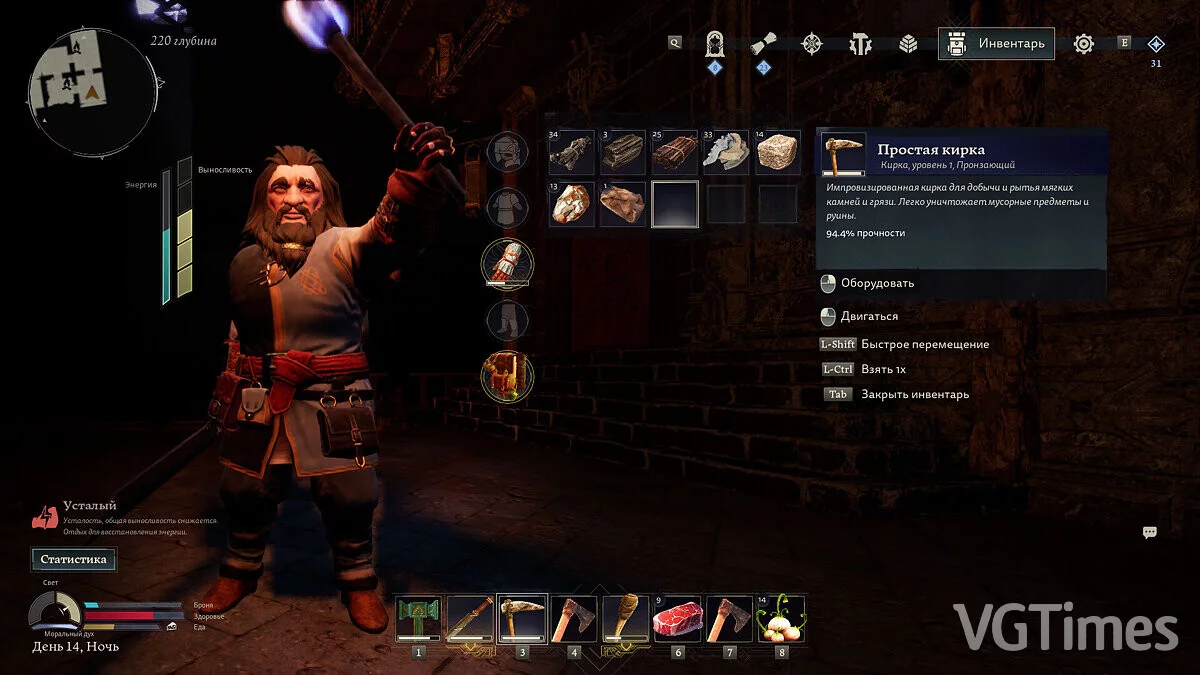Click the Статистика button
This screenshot has height=675, width=1200.
click(x=73, y=559)
